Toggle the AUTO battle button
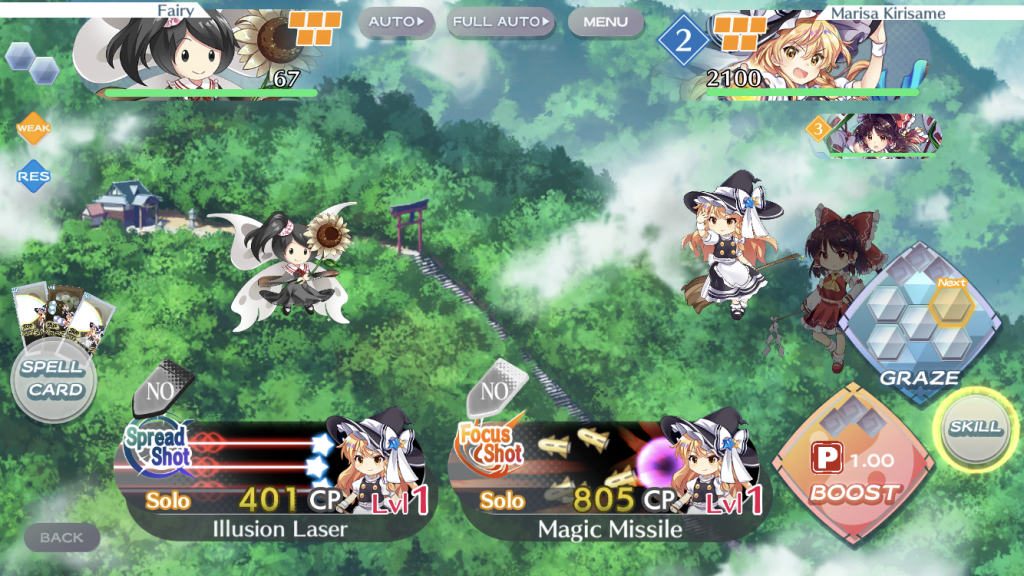 tap(396, 21)
